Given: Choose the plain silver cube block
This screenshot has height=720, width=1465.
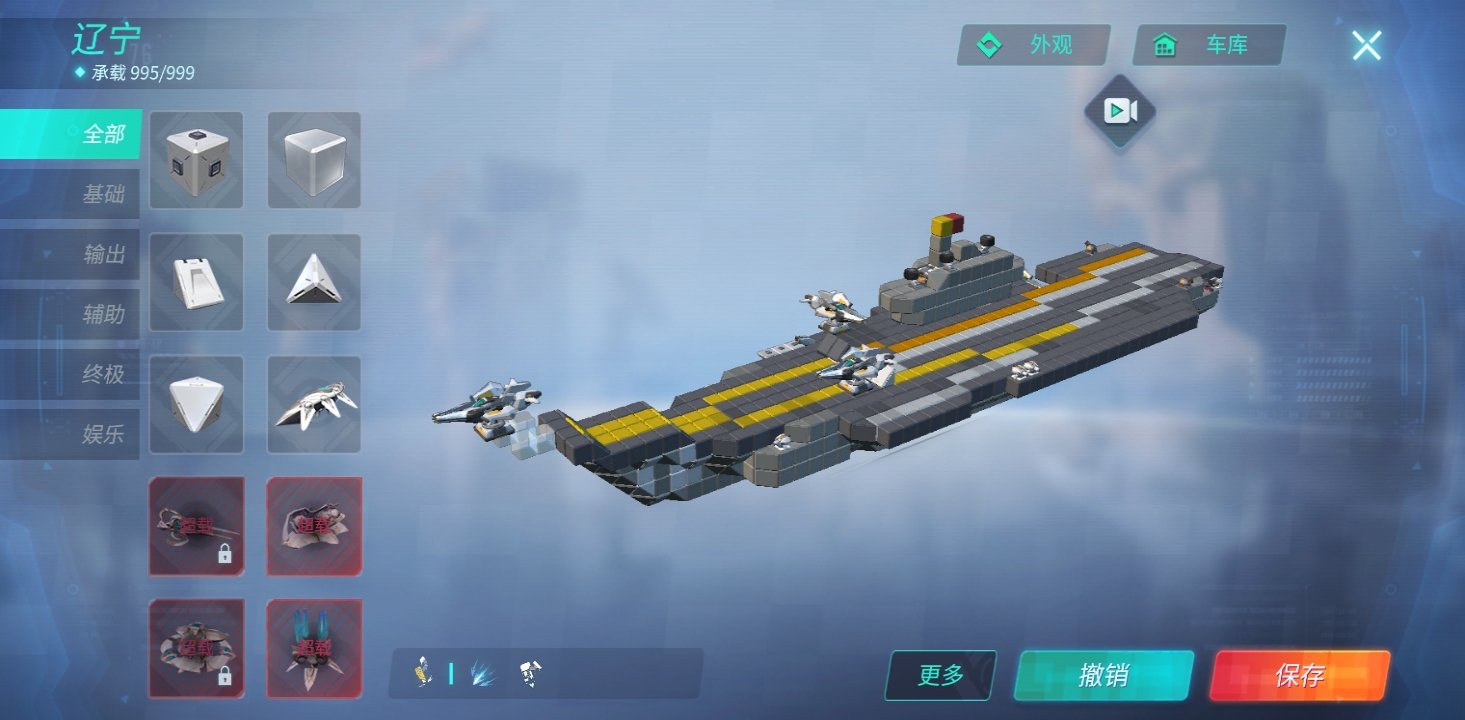Looking at the screenshot, I should 314,160.
